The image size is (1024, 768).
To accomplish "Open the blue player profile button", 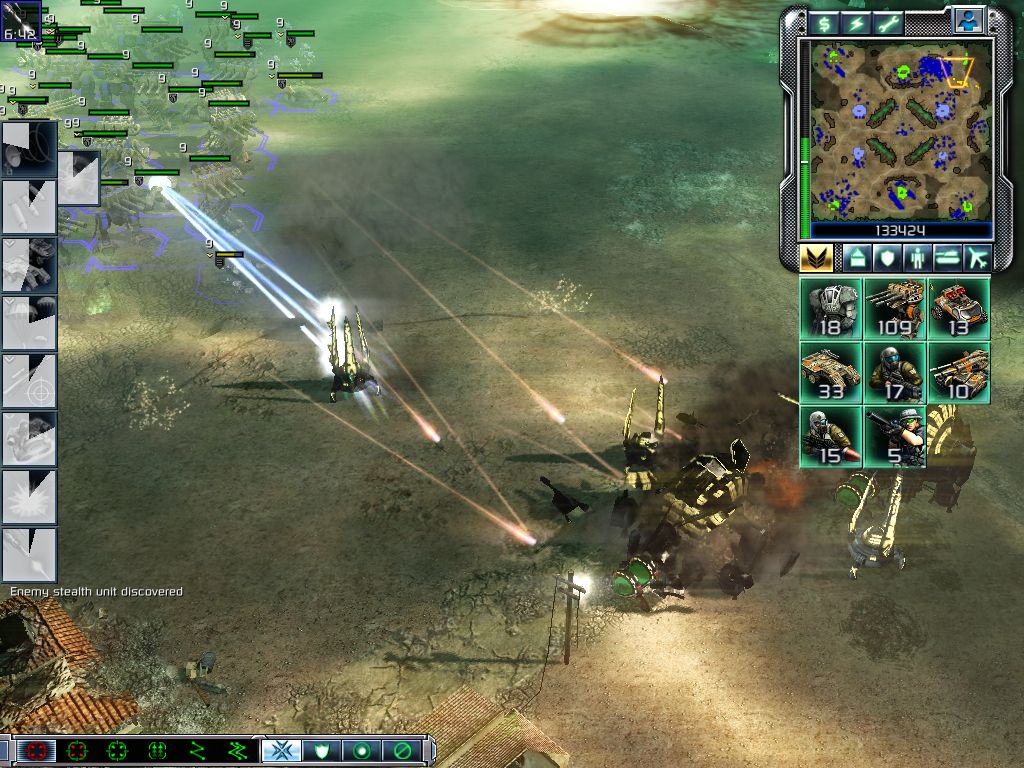I will pyautogui.click(x=967, y=21).
